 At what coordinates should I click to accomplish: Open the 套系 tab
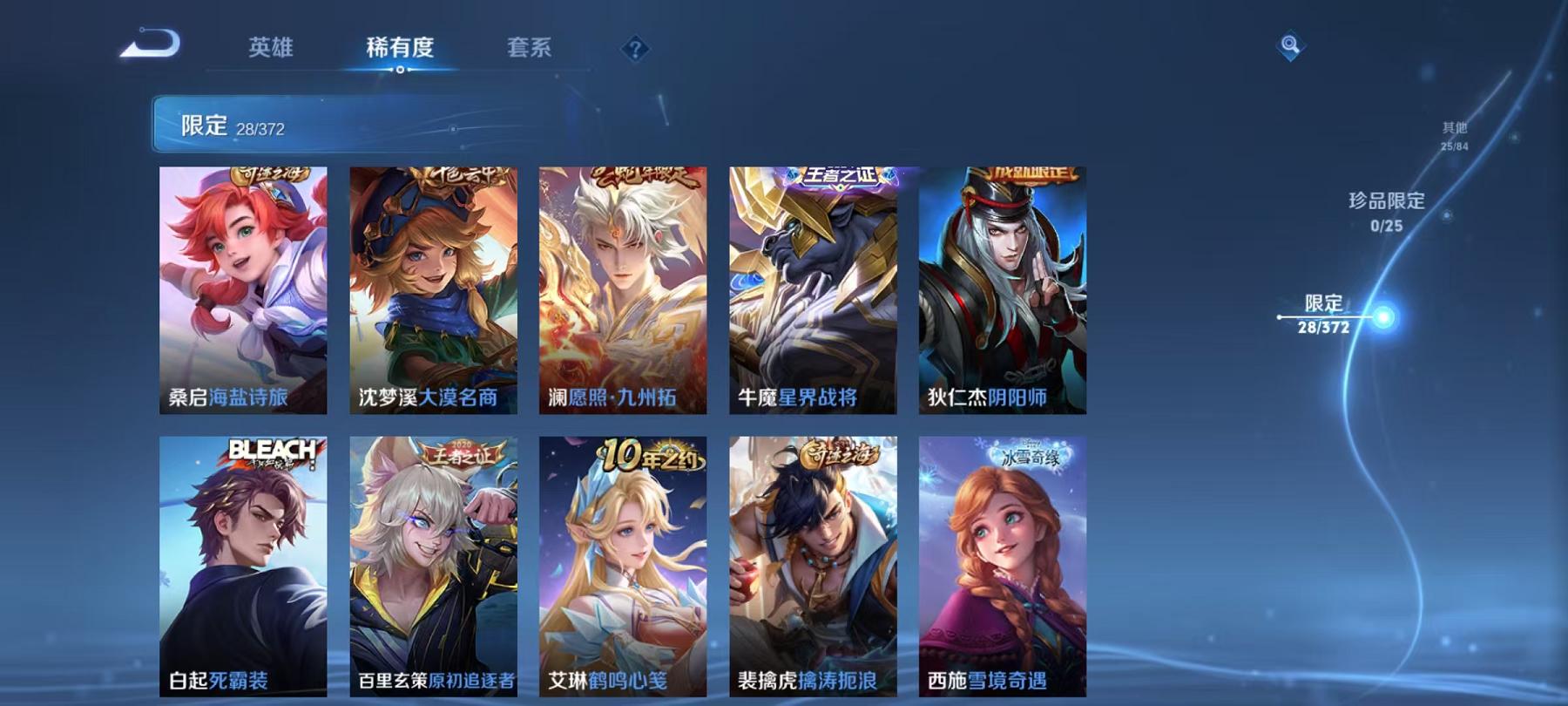(531, 50)
